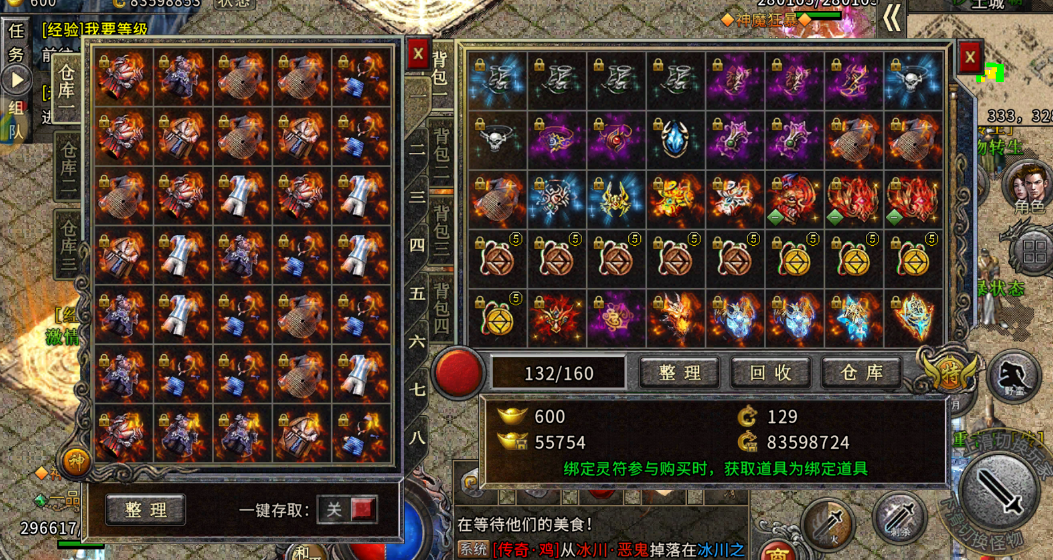Screen dimensions: 1053x560
Task: Open the 角色 character portrait
Action: click(1027, 186)
